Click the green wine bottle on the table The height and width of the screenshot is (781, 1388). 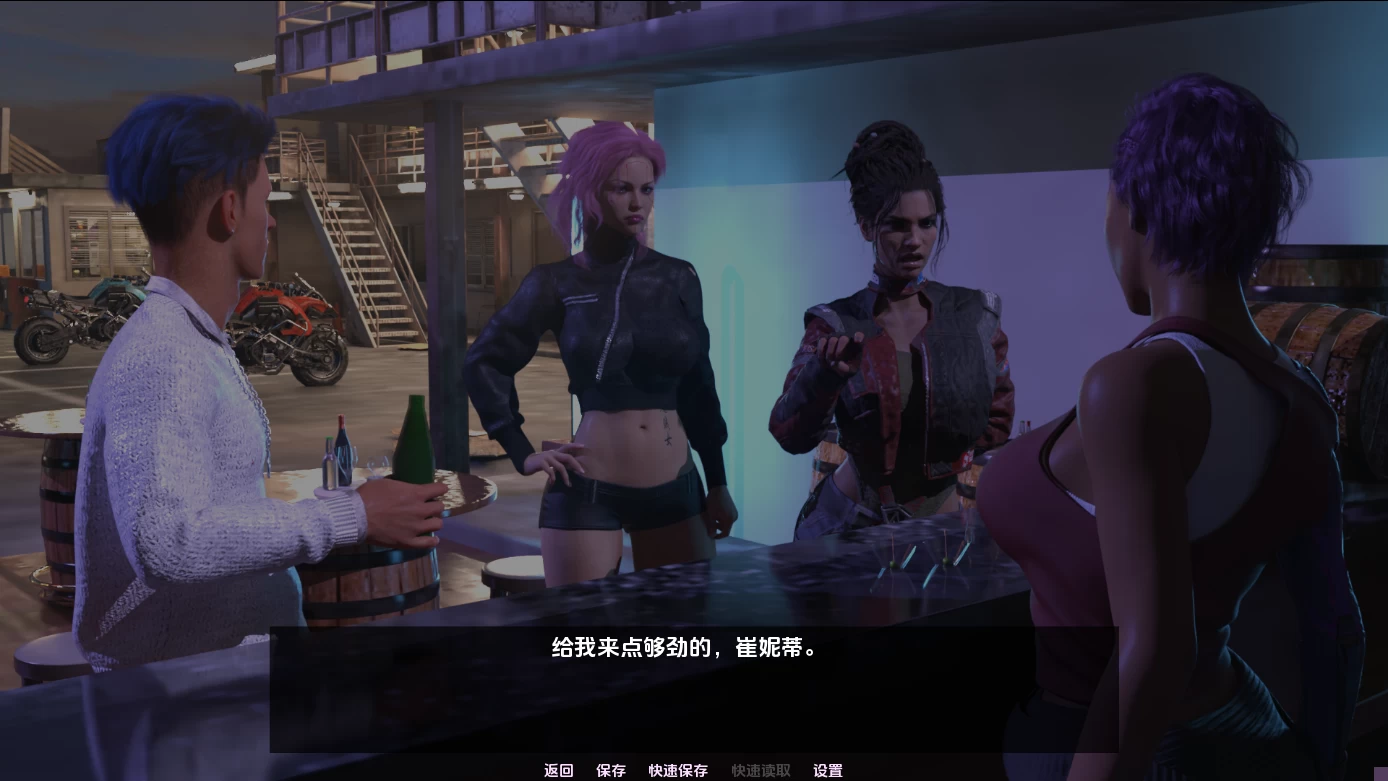[414, 450]
